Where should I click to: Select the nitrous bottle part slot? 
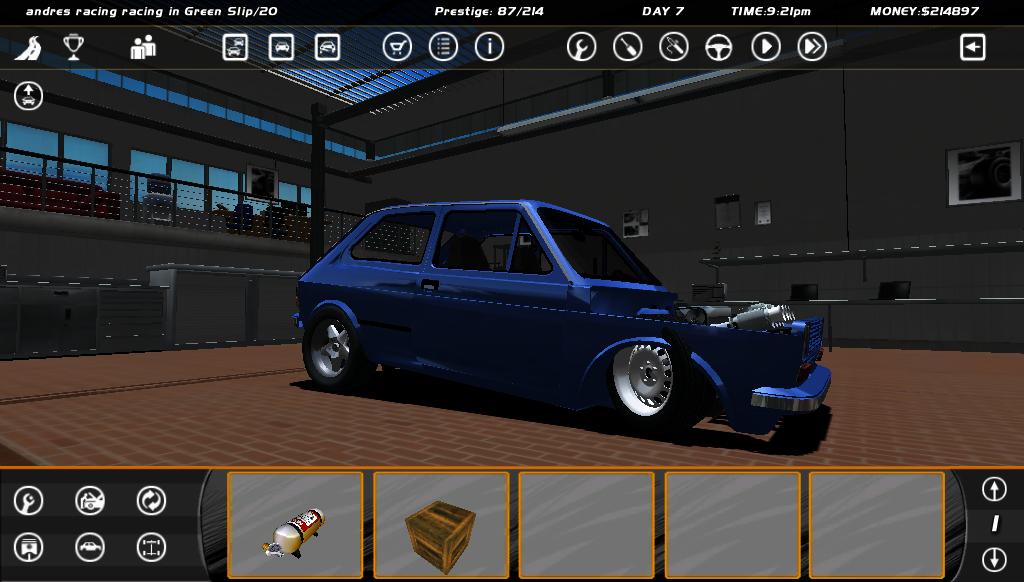click(x=295, y=525)
